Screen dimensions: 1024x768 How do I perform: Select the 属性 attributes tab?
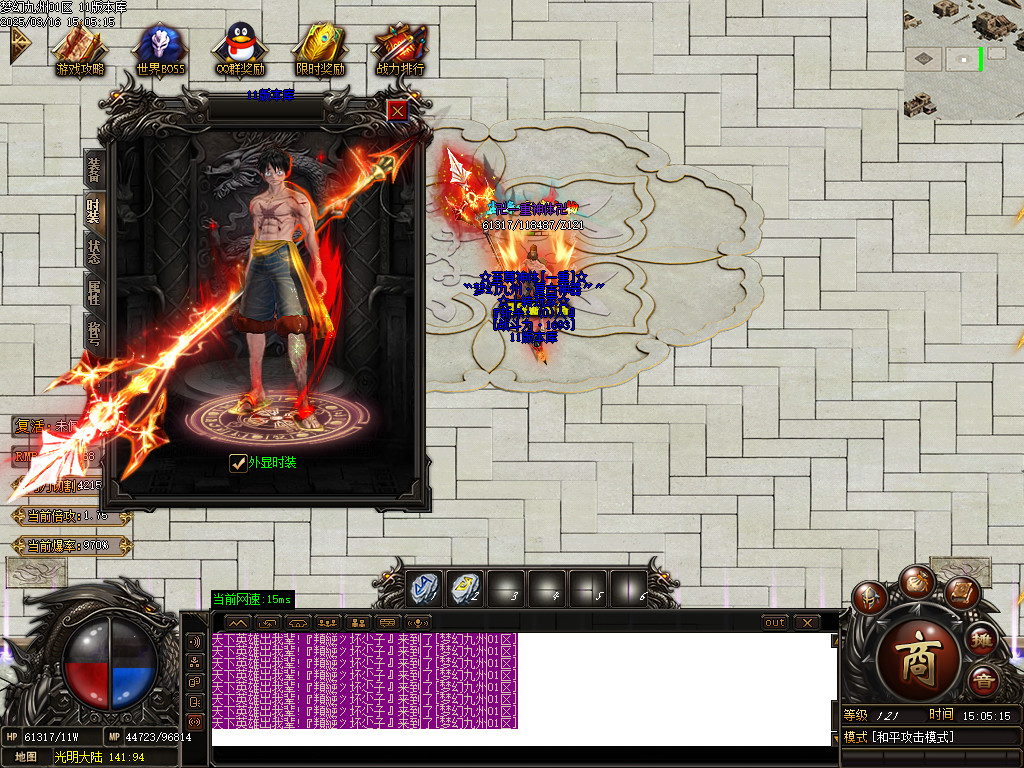pyautogui.click(x=94, y=292)
